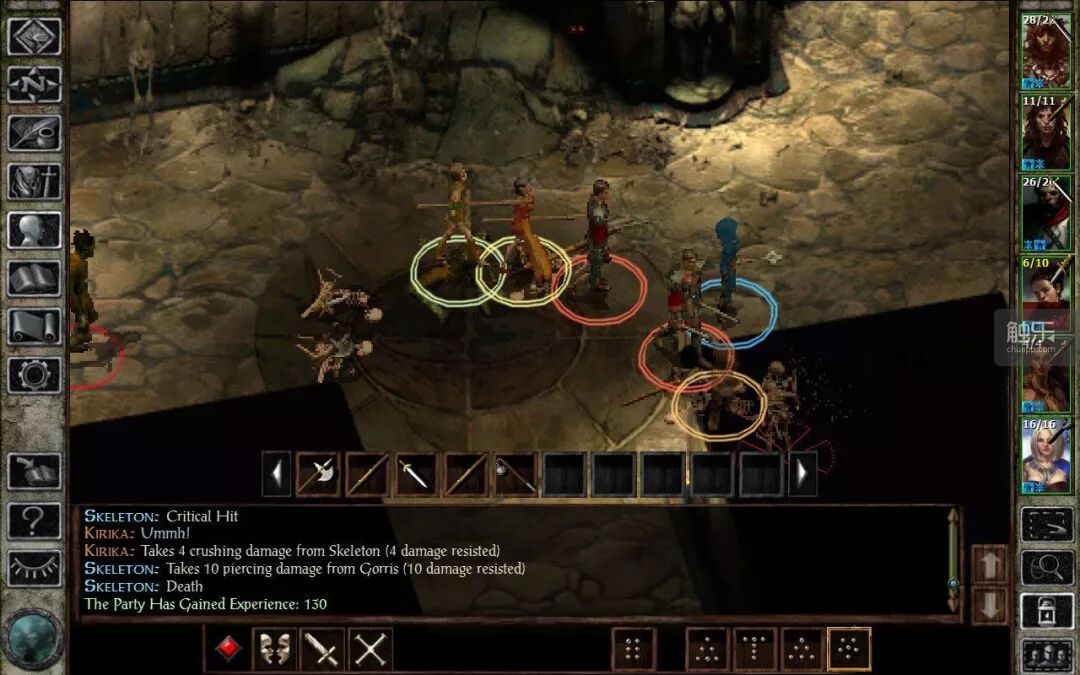This screenshot has width=1080, height=675.
Task: Open the priest scroll button
Action: (x=34, y=326)
